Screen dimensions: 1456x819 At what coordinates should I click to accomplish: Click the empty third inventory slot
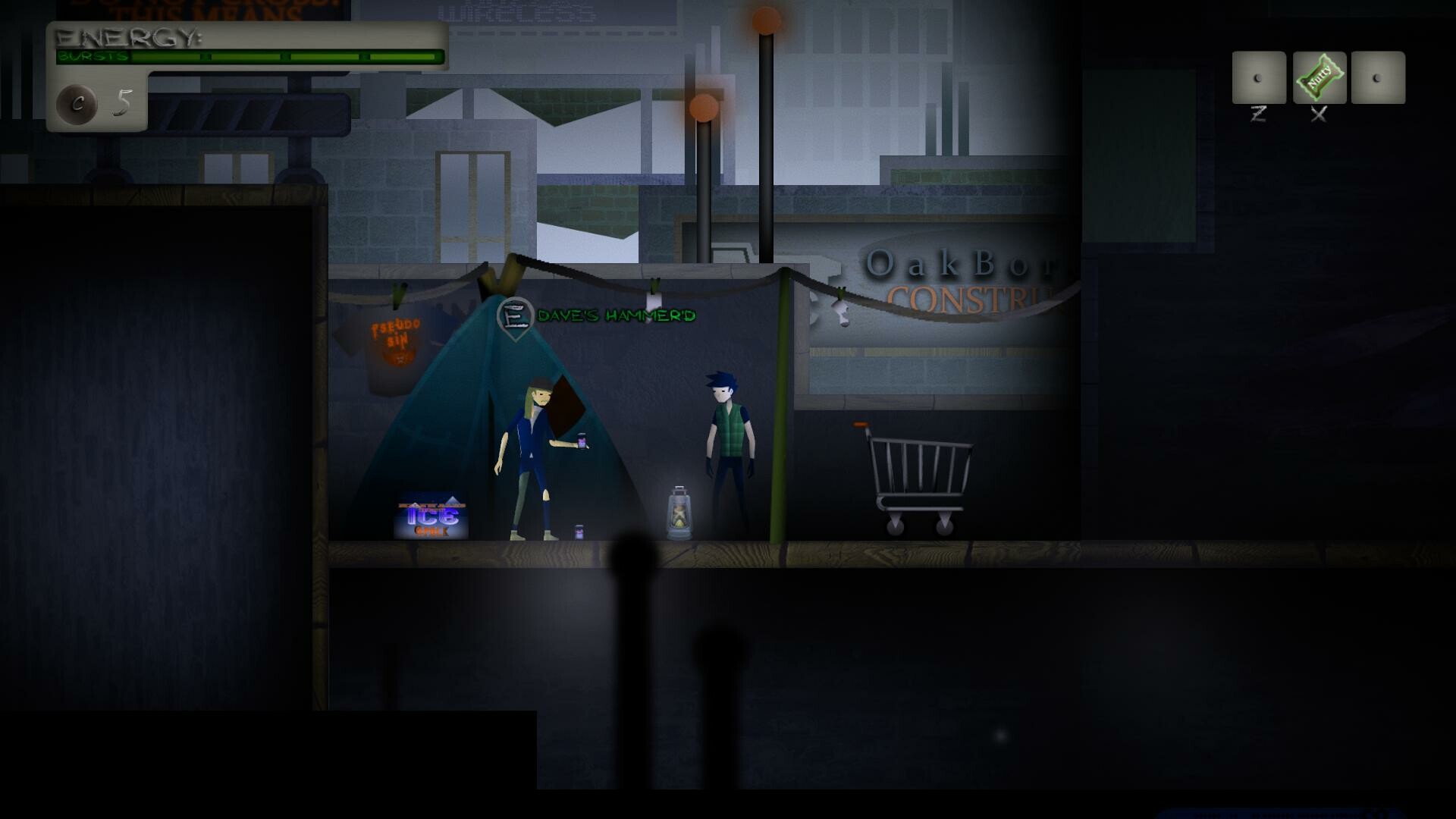(1376, 78)
